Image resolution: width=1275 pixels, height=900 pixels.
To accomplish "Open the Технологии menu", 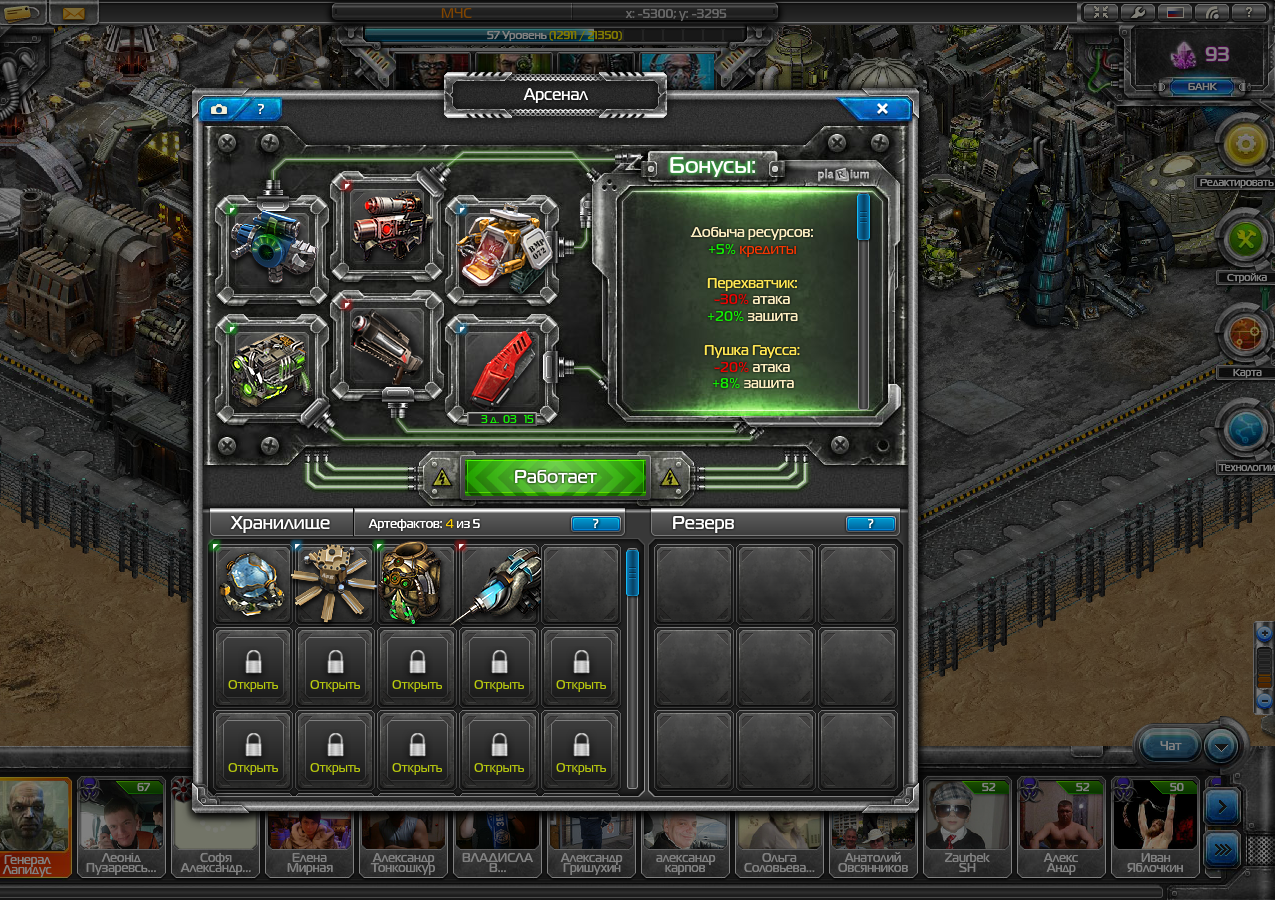I will pyautogui.click(x=1245, y=428).
